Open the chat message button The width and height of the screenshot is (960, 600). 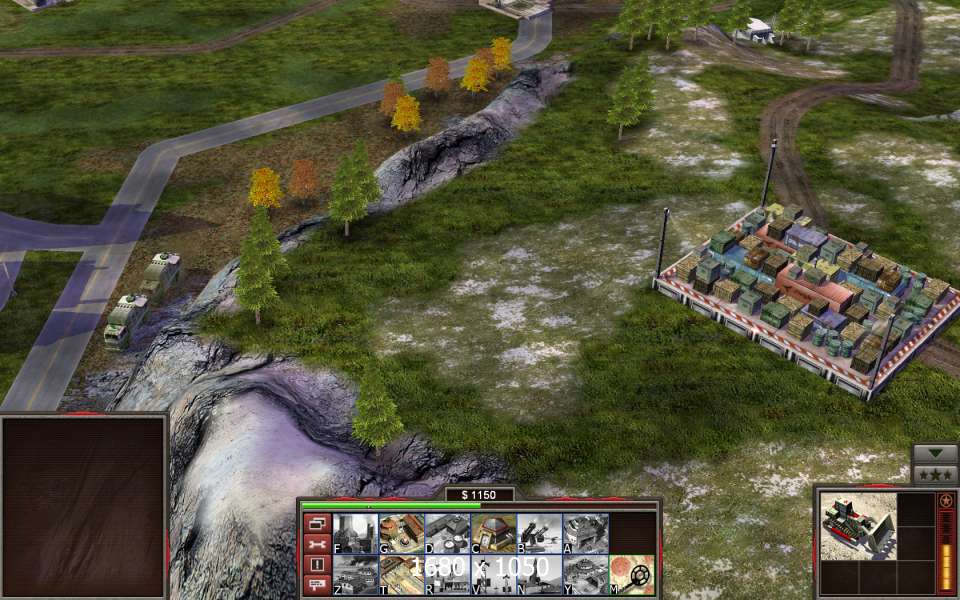pyautogui.click(x=316, y=584)
